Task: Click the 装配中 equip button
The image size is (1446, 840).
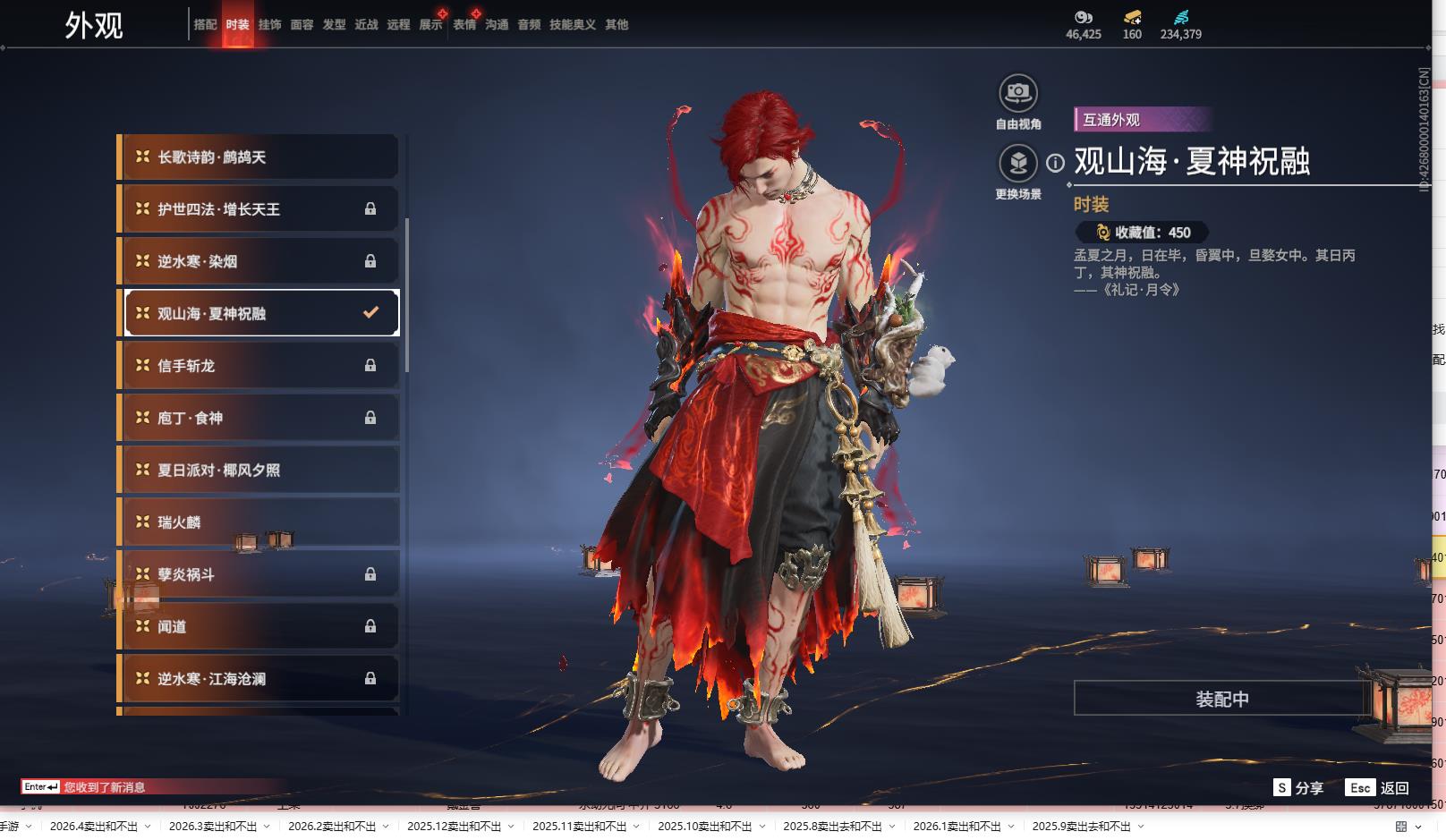Action: 1221,699
